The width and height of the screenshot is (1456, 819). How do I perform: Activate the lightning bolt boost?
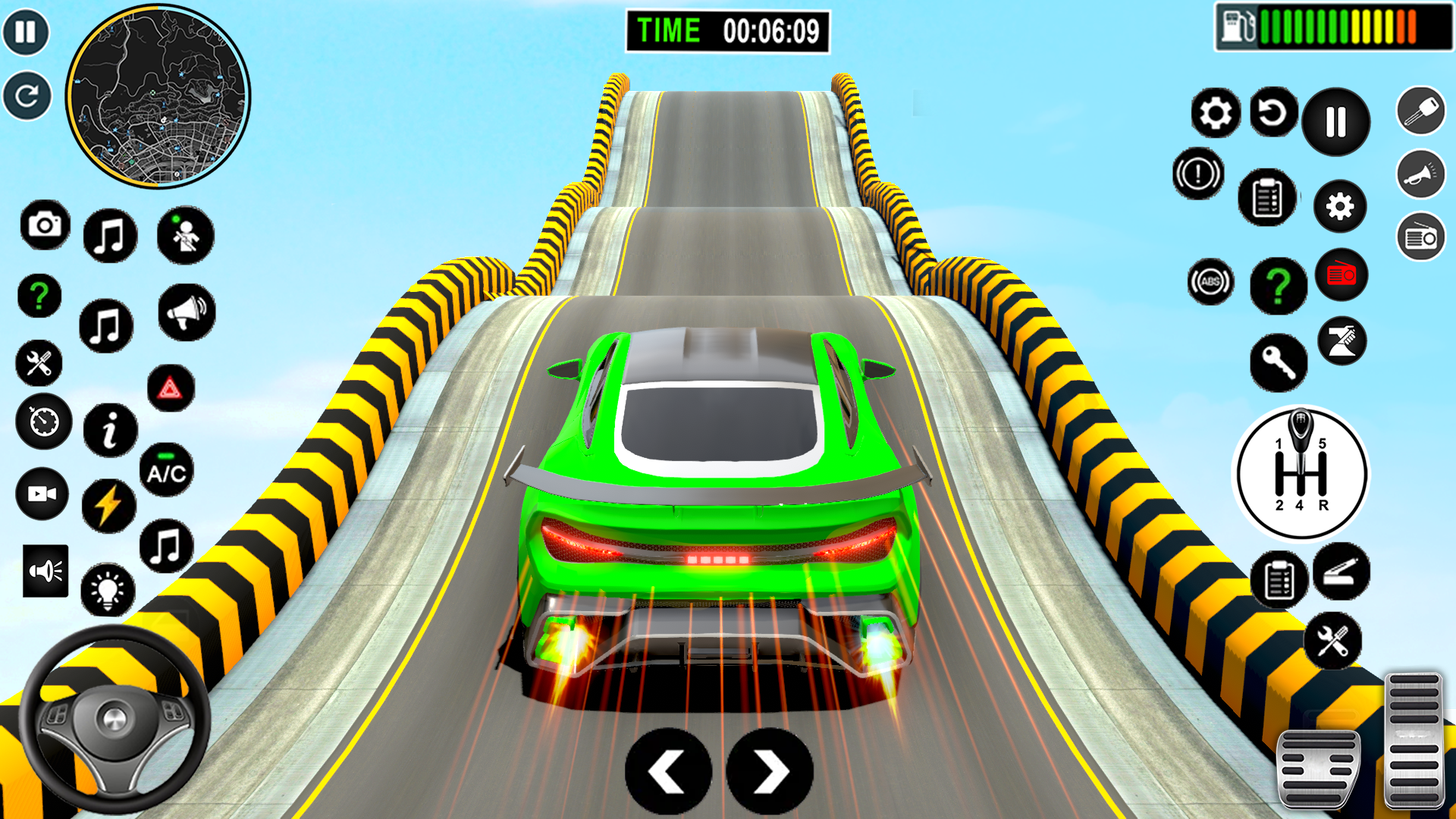click(108, 505)
